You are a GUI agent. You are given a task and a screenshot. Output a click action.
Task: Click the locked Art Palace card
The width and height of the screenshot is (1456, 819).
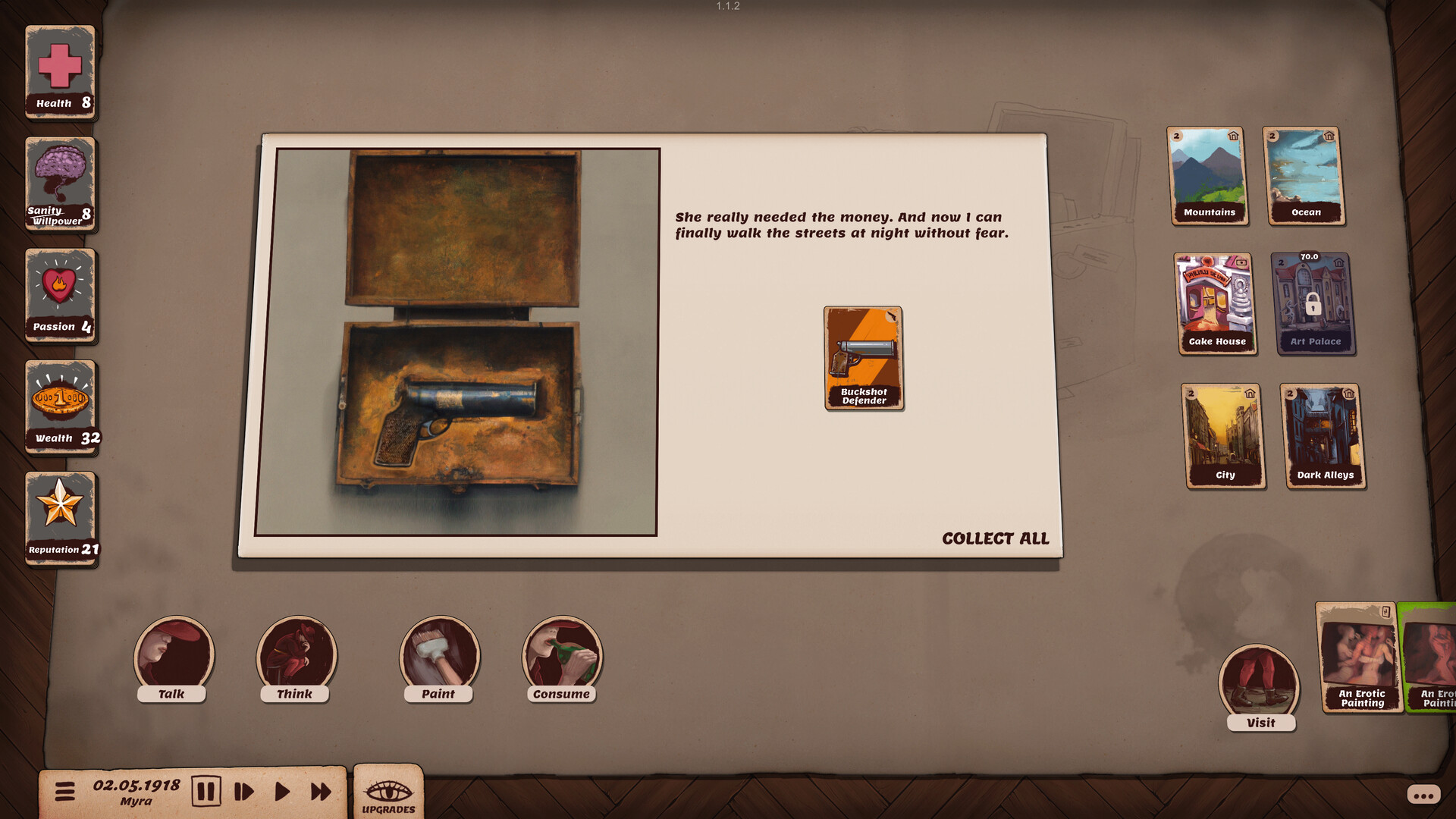[x=1316, y=302]
